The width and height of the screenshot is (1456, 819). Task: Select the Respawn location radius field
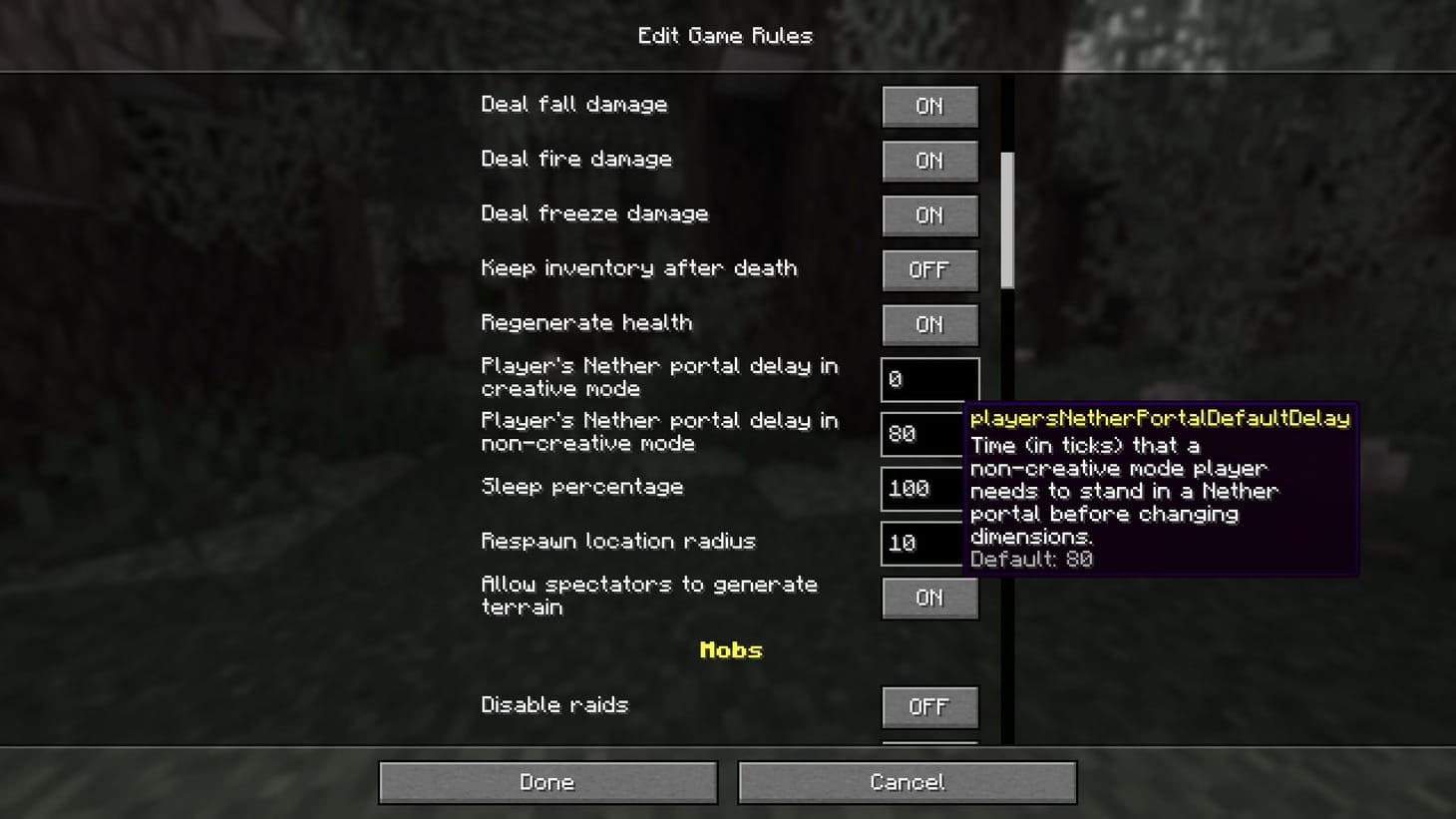coord(928,543)
